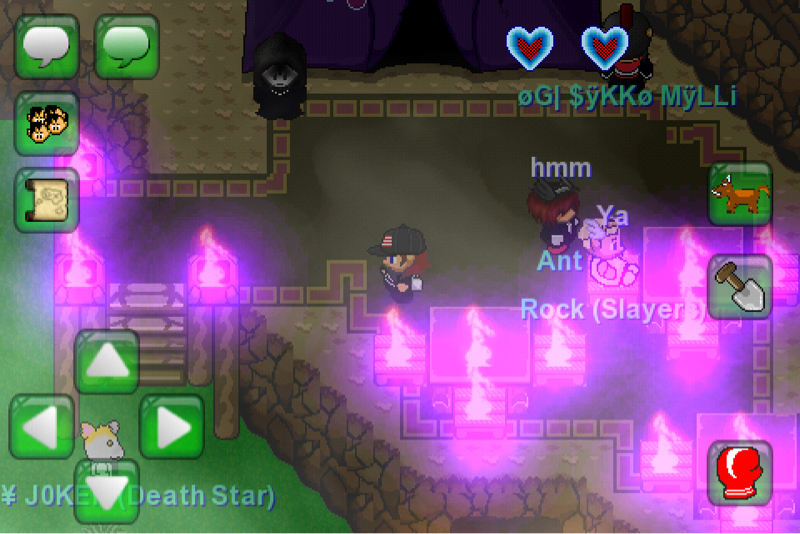Use the shovel item button
The width and height of the screenshot is (800, 534).
(740, 286)
